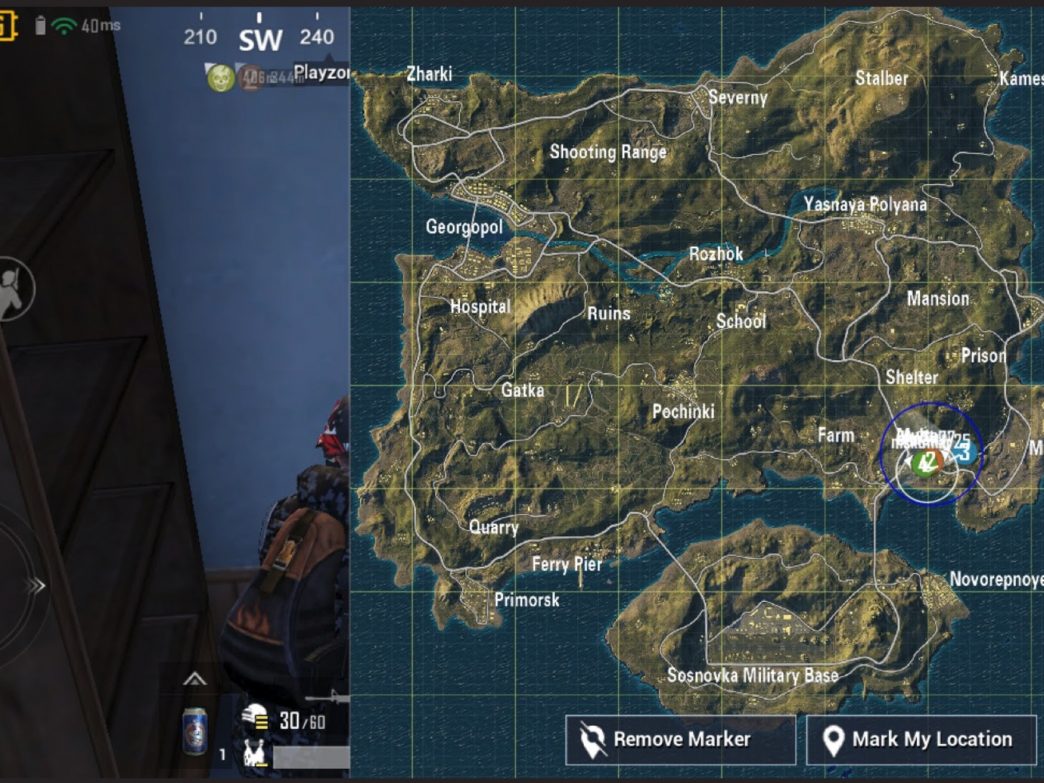The height and width of the screenshot is (783, 1044).
Task: Place a marker on Sosnovka Military Base
Action: [753, 676]
